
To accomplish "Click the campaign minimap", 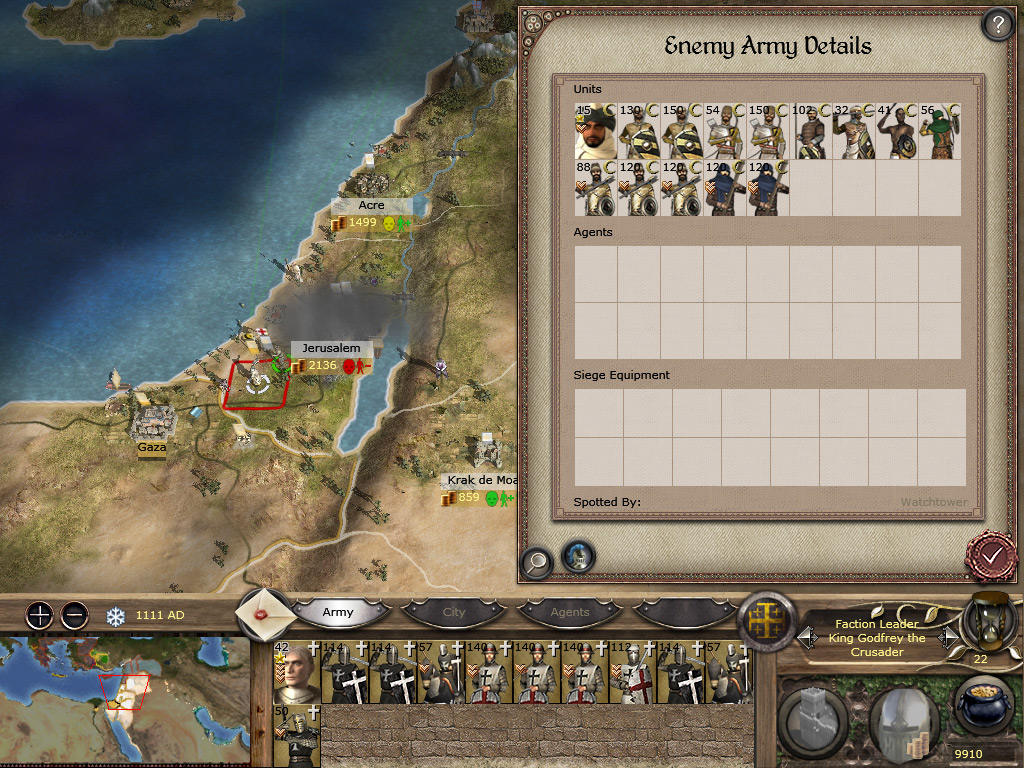I will click(124, 701).
